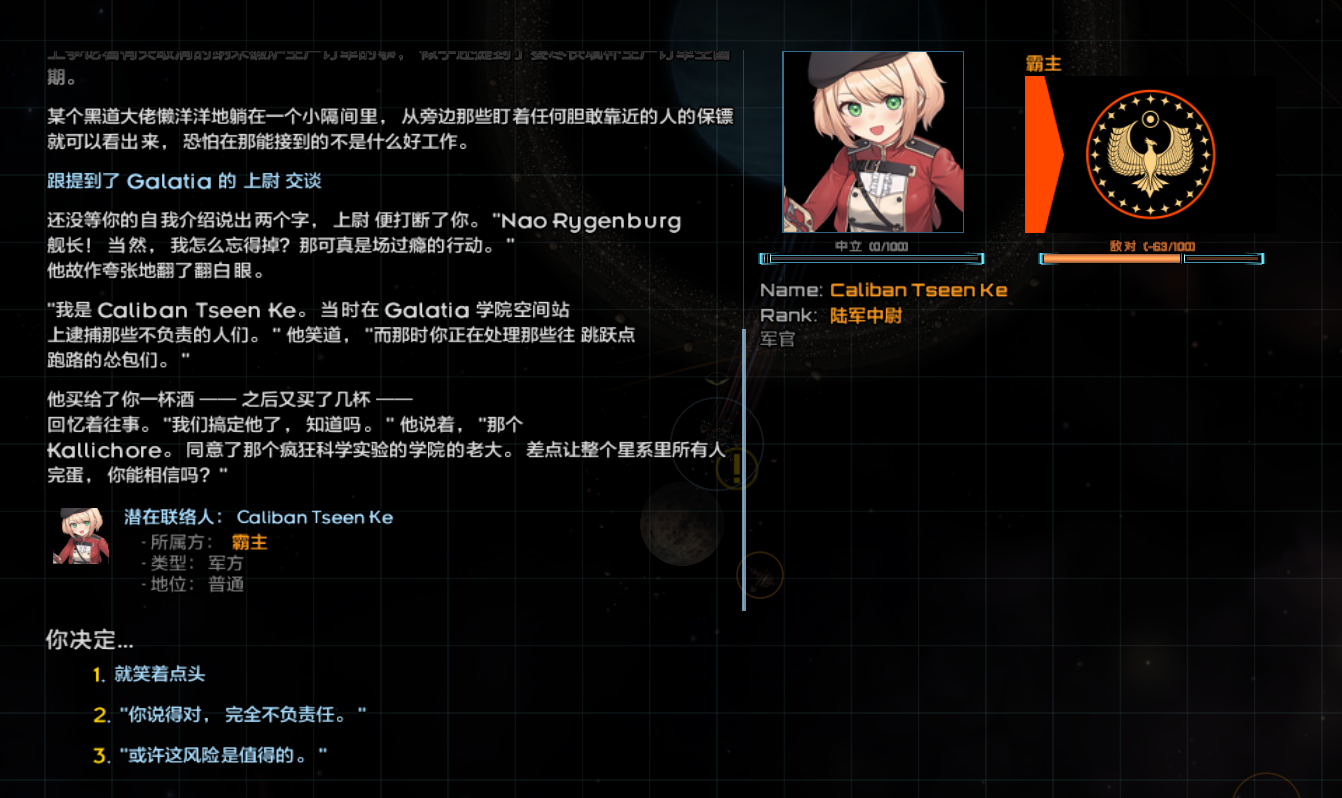Screen dimensions: 1342x798
Task: Click Caliban Tseen Ke's character portrait
Action: [872, 142]
